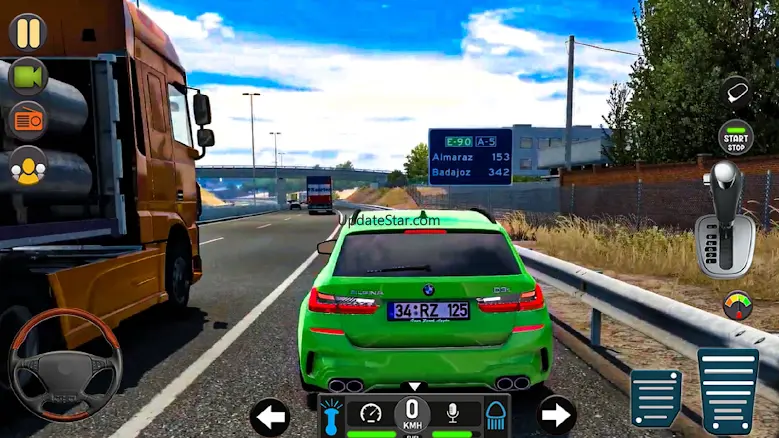Click the speedometer gauge icon
Viewport: 779px width, 438px height.
tap(372, 413)
